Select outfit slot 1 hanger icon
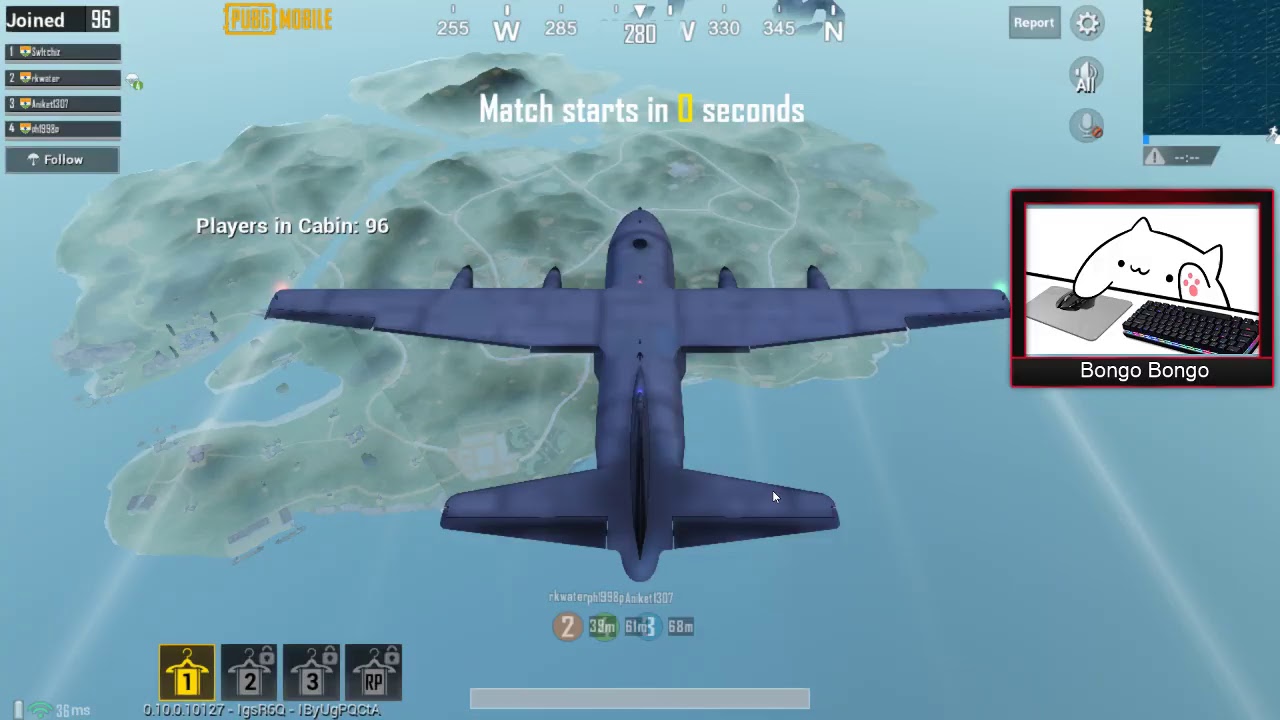 (187, 672)
